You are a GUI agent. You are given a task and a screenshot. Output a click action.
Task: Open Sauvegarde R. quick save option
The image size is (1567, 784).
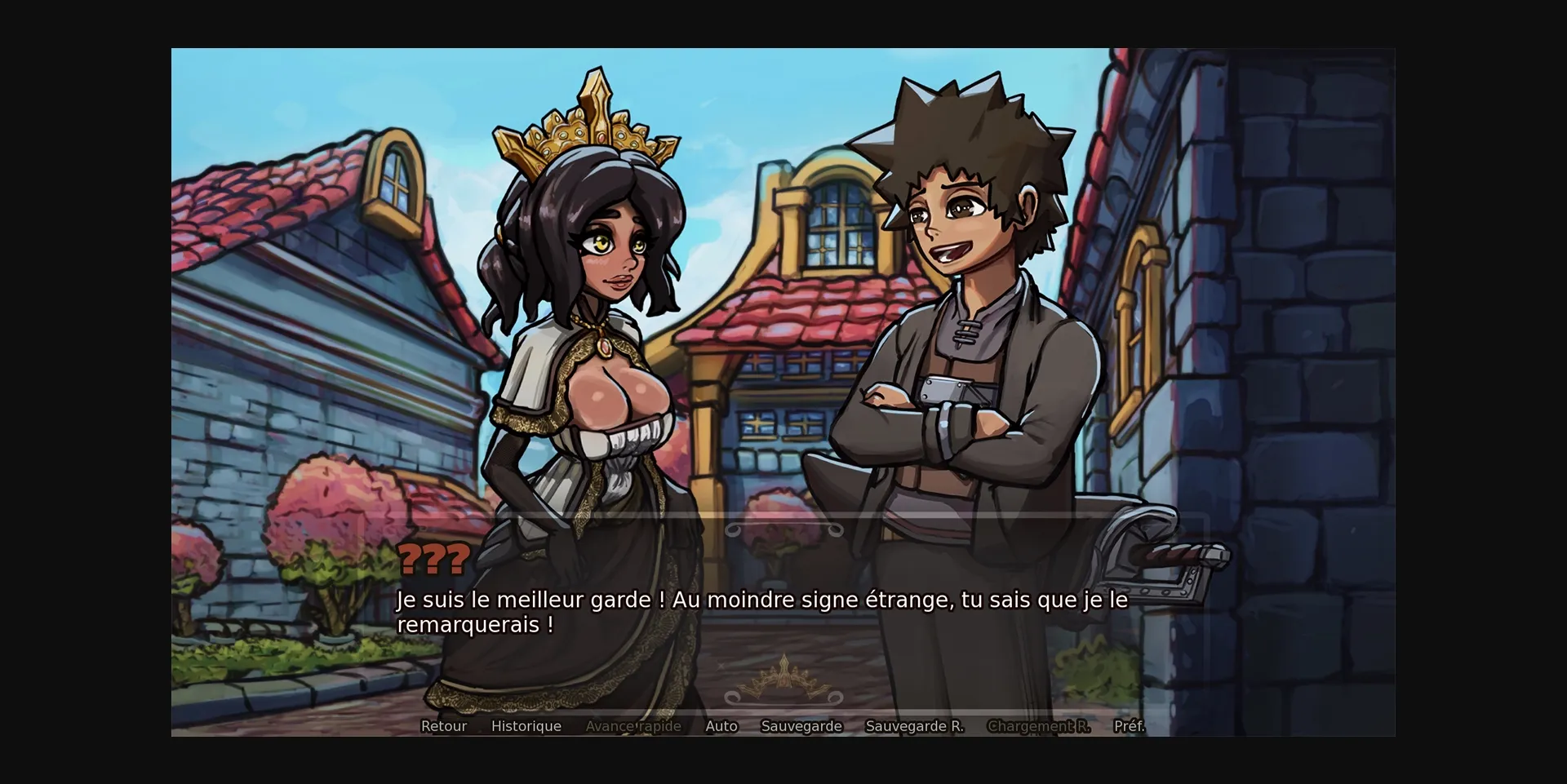[914, 726]
